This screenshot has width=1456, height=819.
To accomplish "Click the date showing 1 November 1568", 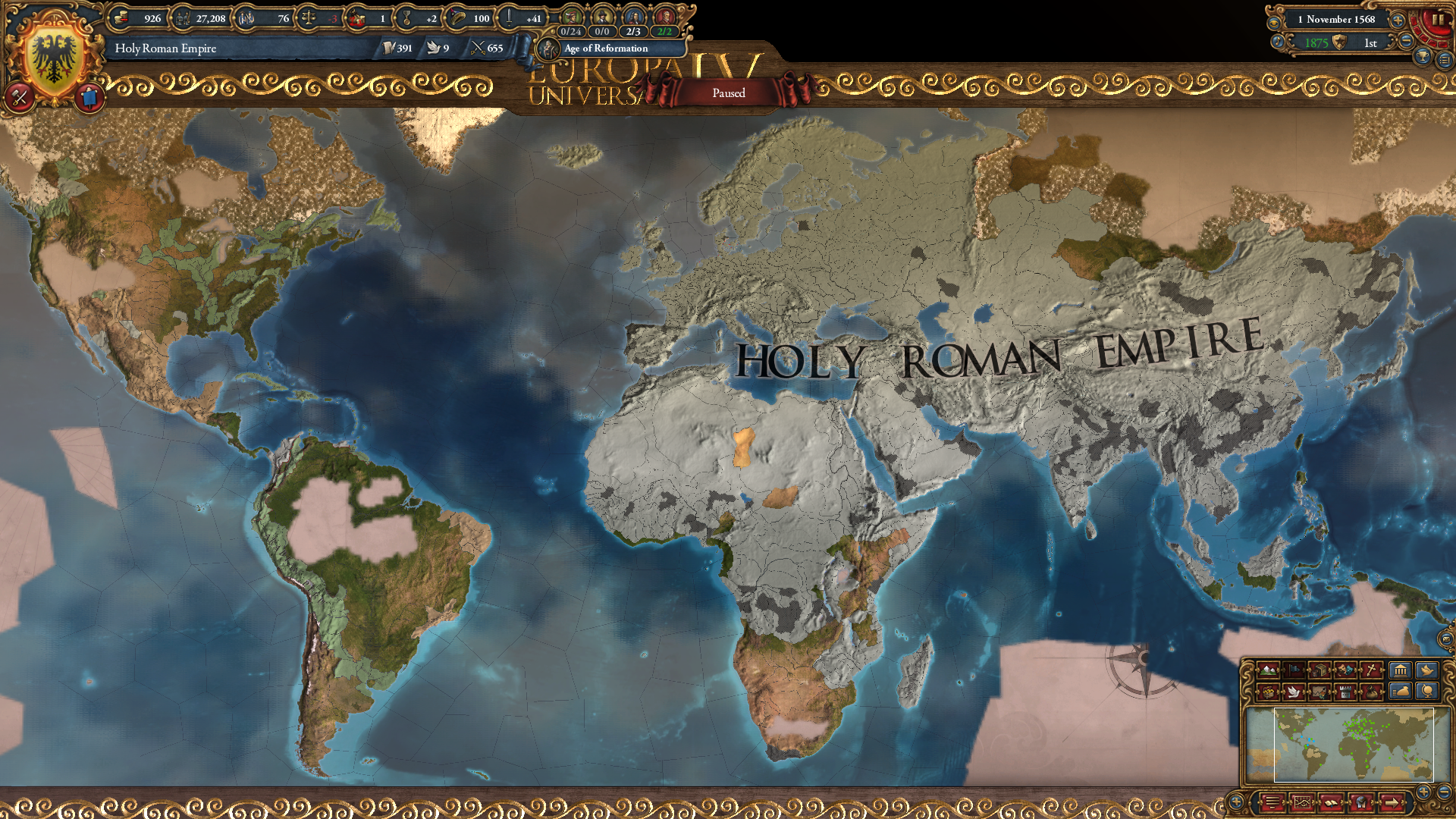I will (1336, 20).
